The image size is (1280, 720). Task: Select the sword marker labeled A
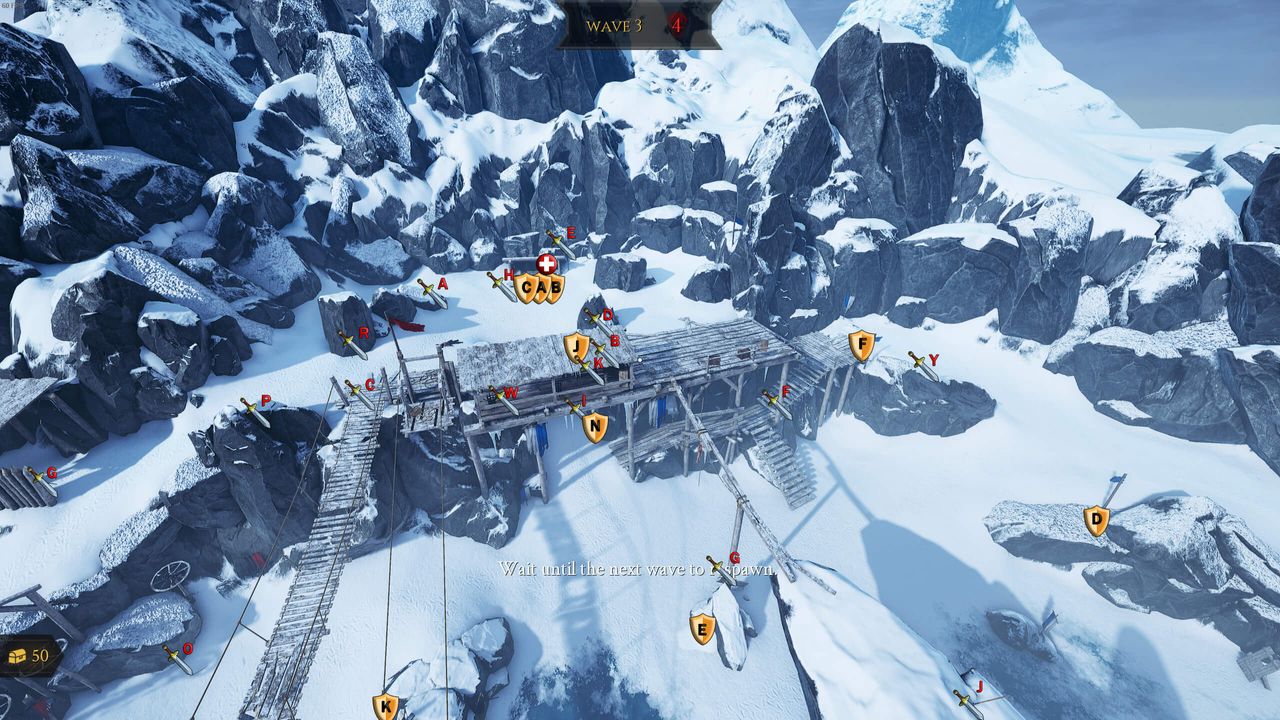pos(431,292)
